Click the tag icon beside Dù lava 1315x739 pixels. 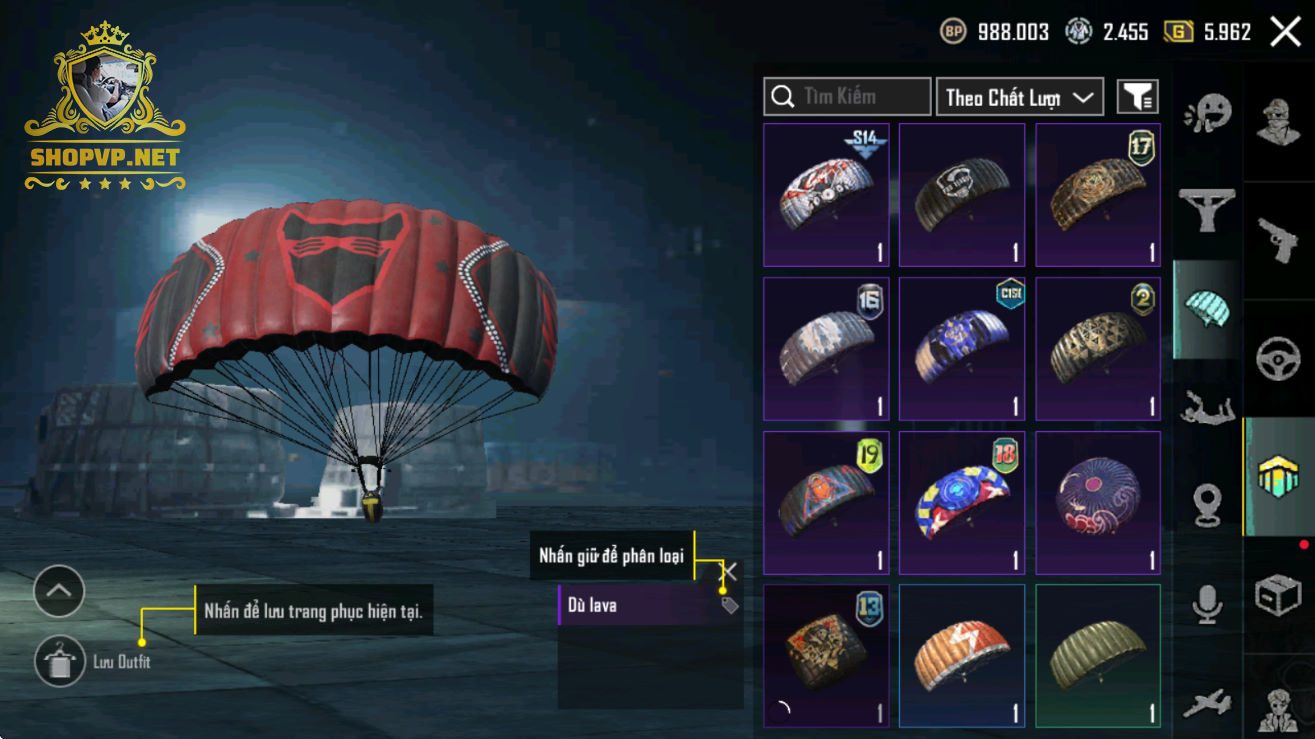(729, 605)
